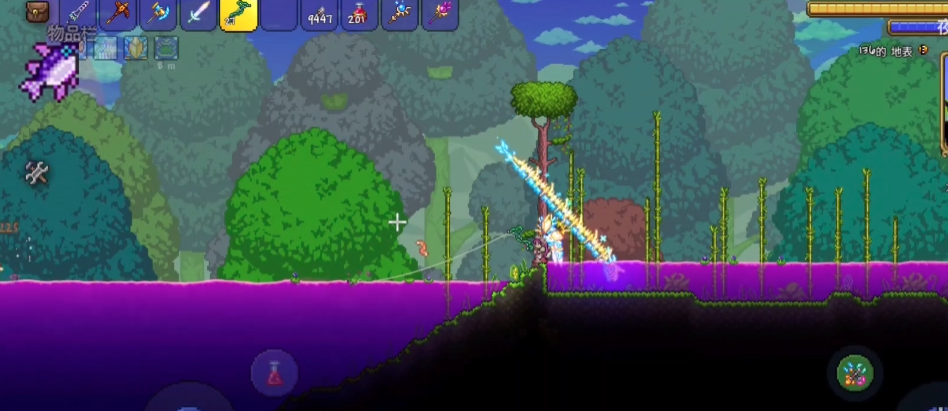
Task: Use the red quick-heal potion button
Action: (x=274, y=374)
